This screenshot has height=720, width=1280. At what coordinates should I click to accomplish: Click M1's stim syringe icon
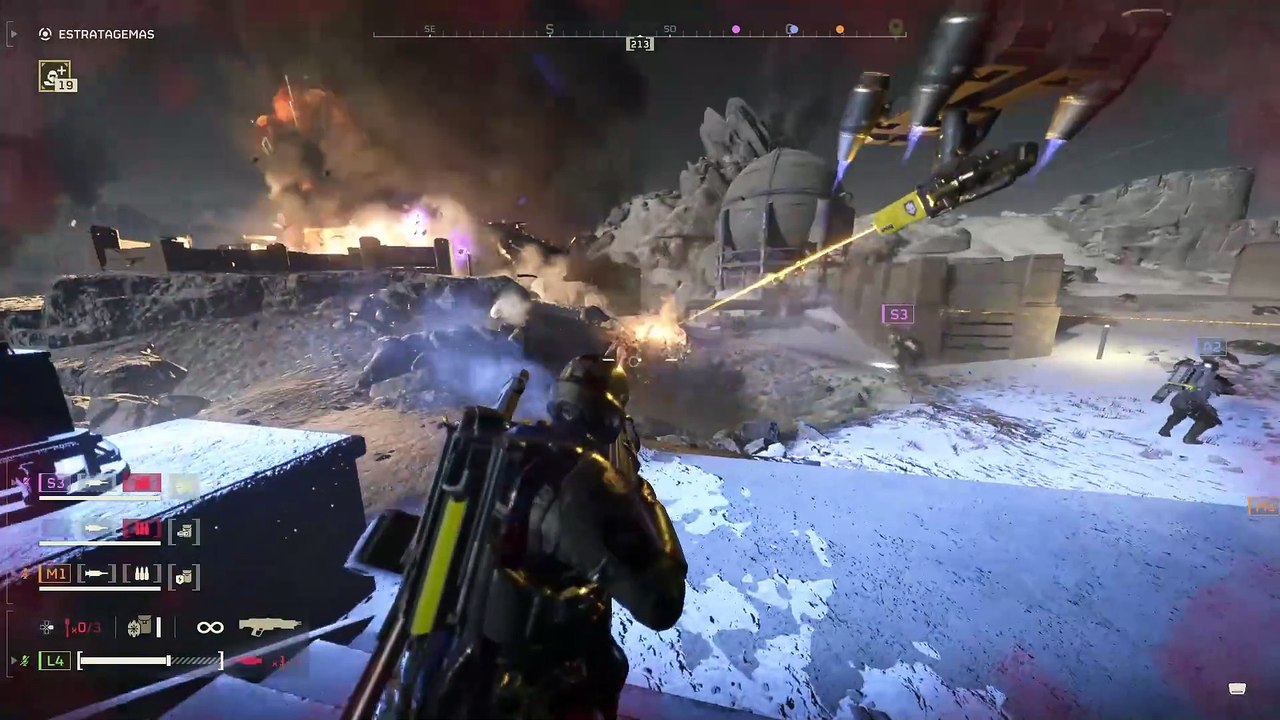97,574
